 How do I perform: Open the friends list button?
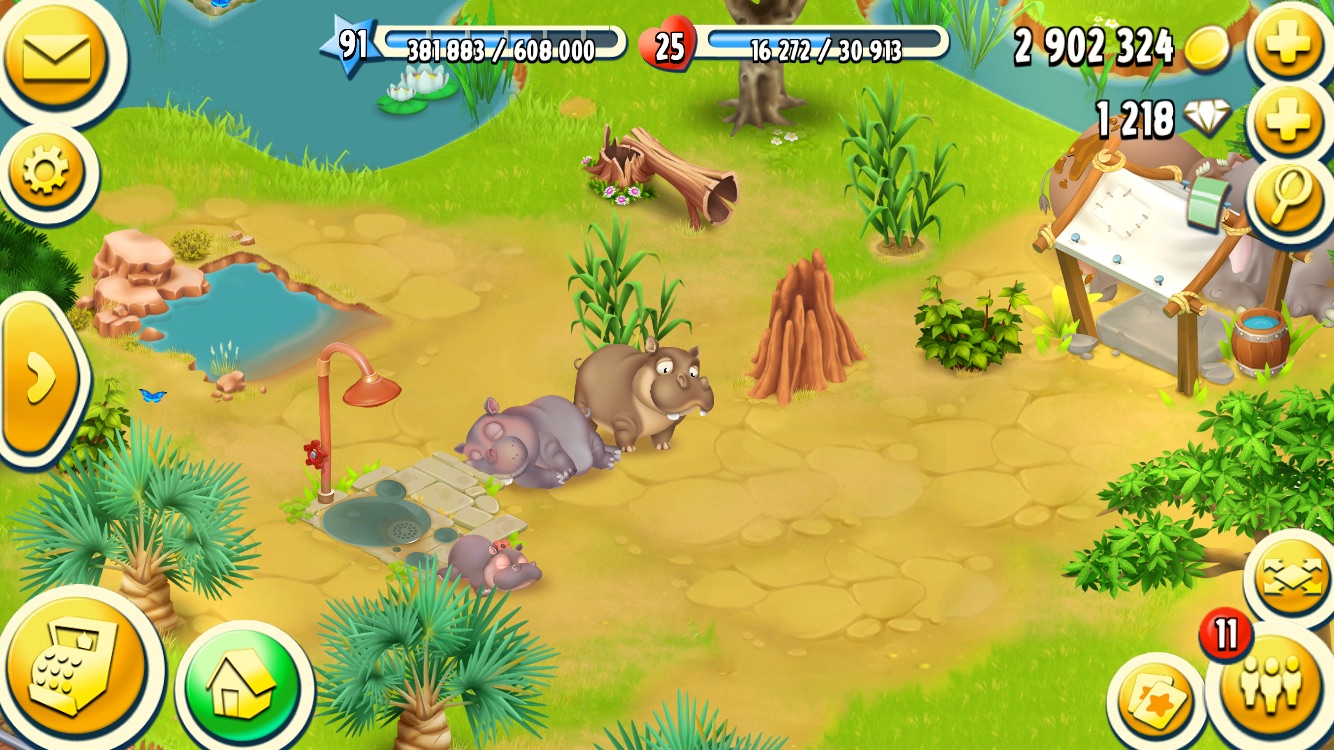[1272, 685]
